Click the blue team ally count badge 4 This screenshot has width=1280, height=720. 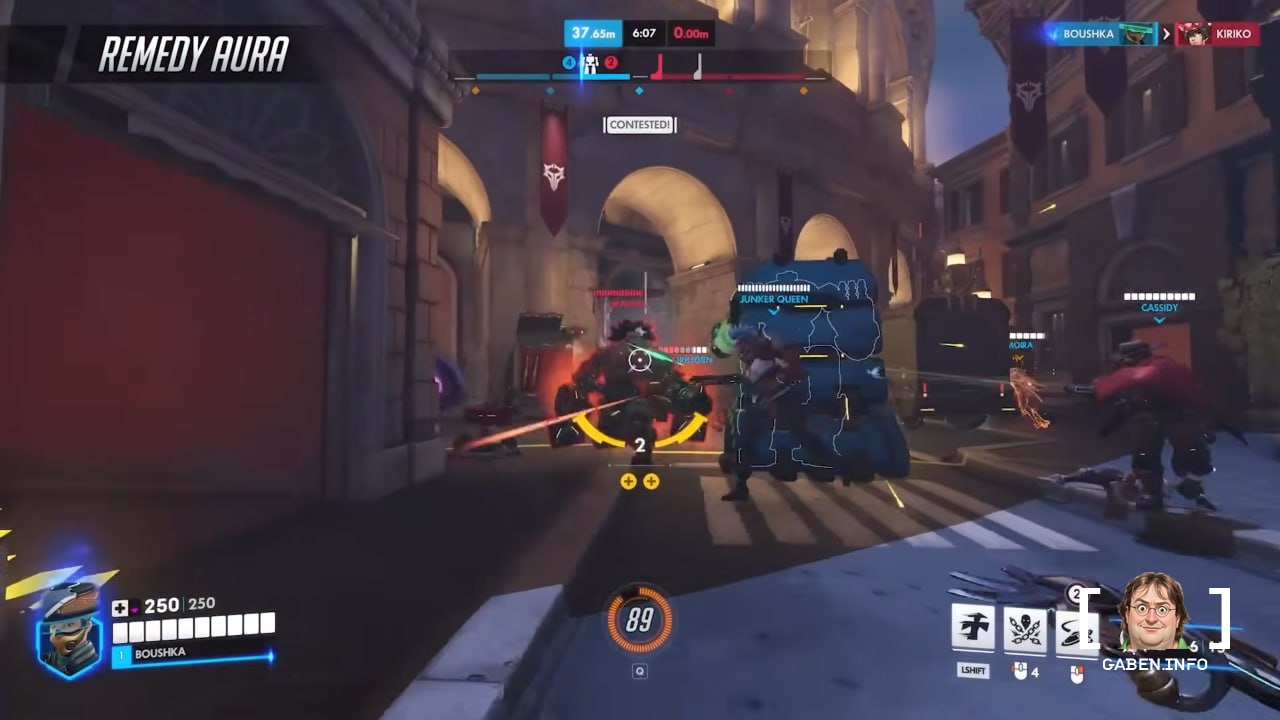[x=568, y=61]
